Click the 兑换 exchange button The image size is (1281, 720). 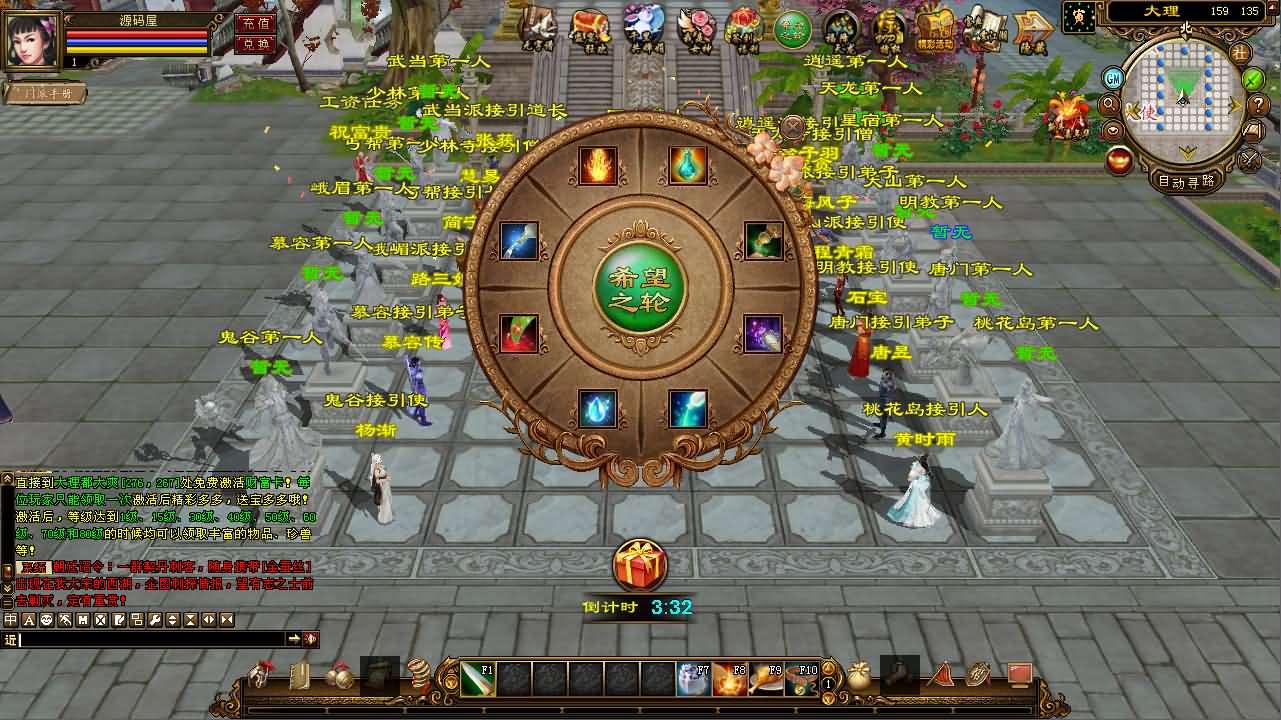[x=255, y=44]
